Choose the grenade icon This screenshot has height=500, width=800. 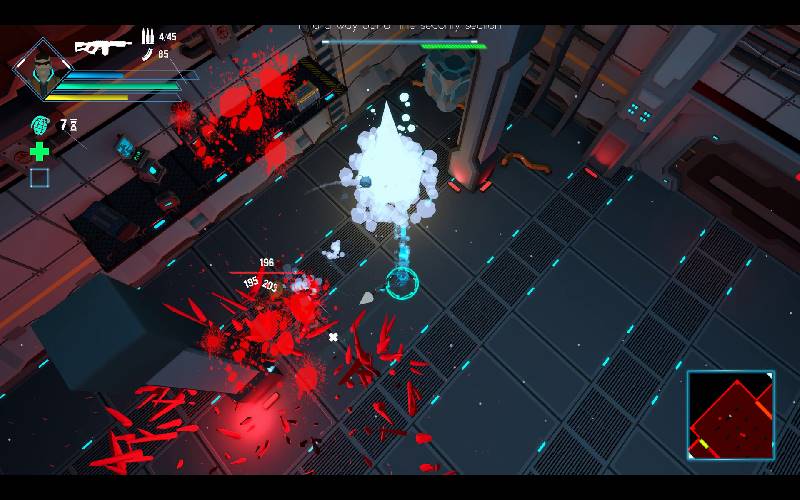pos(39,126)
